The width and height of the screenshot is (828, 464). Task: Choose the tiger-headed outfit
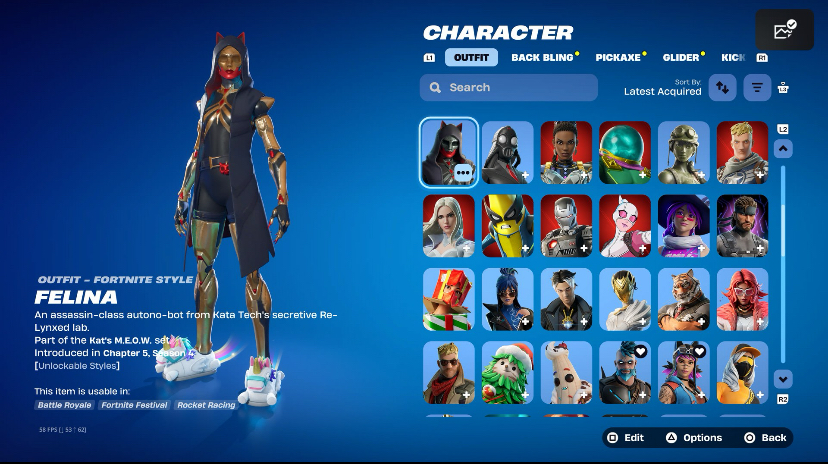tap(684, 299)
